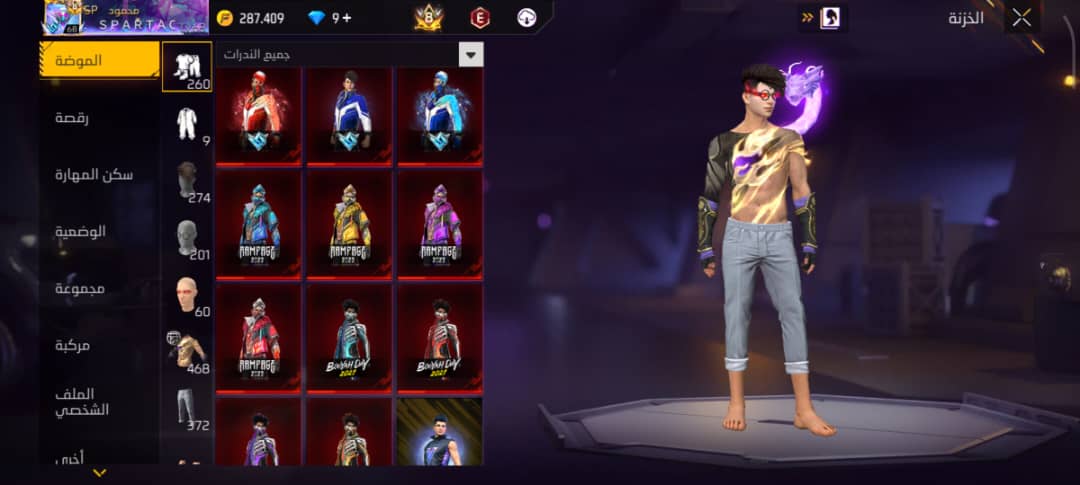Close the vault with the X button
The height and width of the screenshot is (485, 1080).
pos(1021,18)
